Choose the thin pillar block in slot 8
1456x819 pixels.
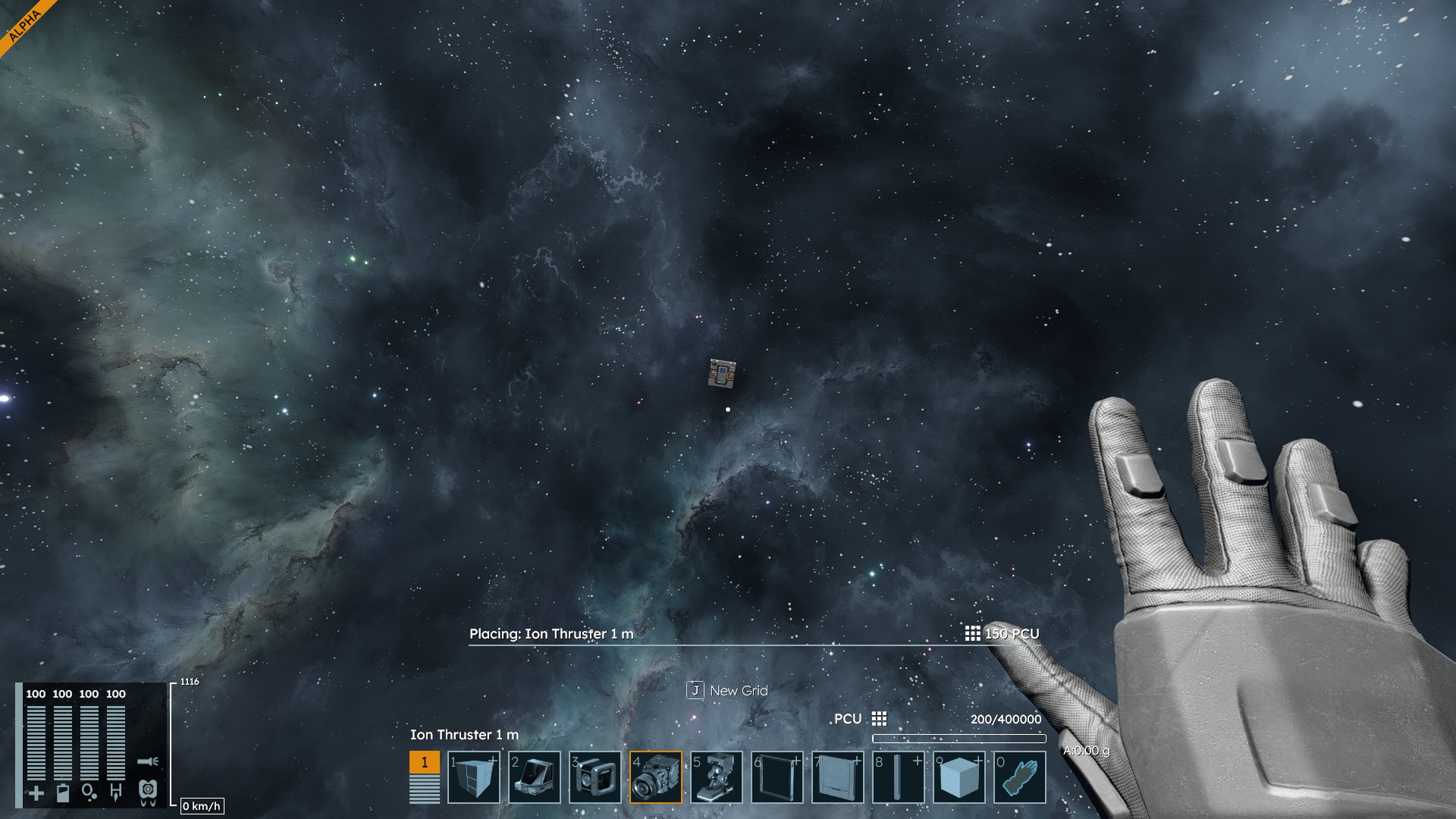tap(899, 777)
